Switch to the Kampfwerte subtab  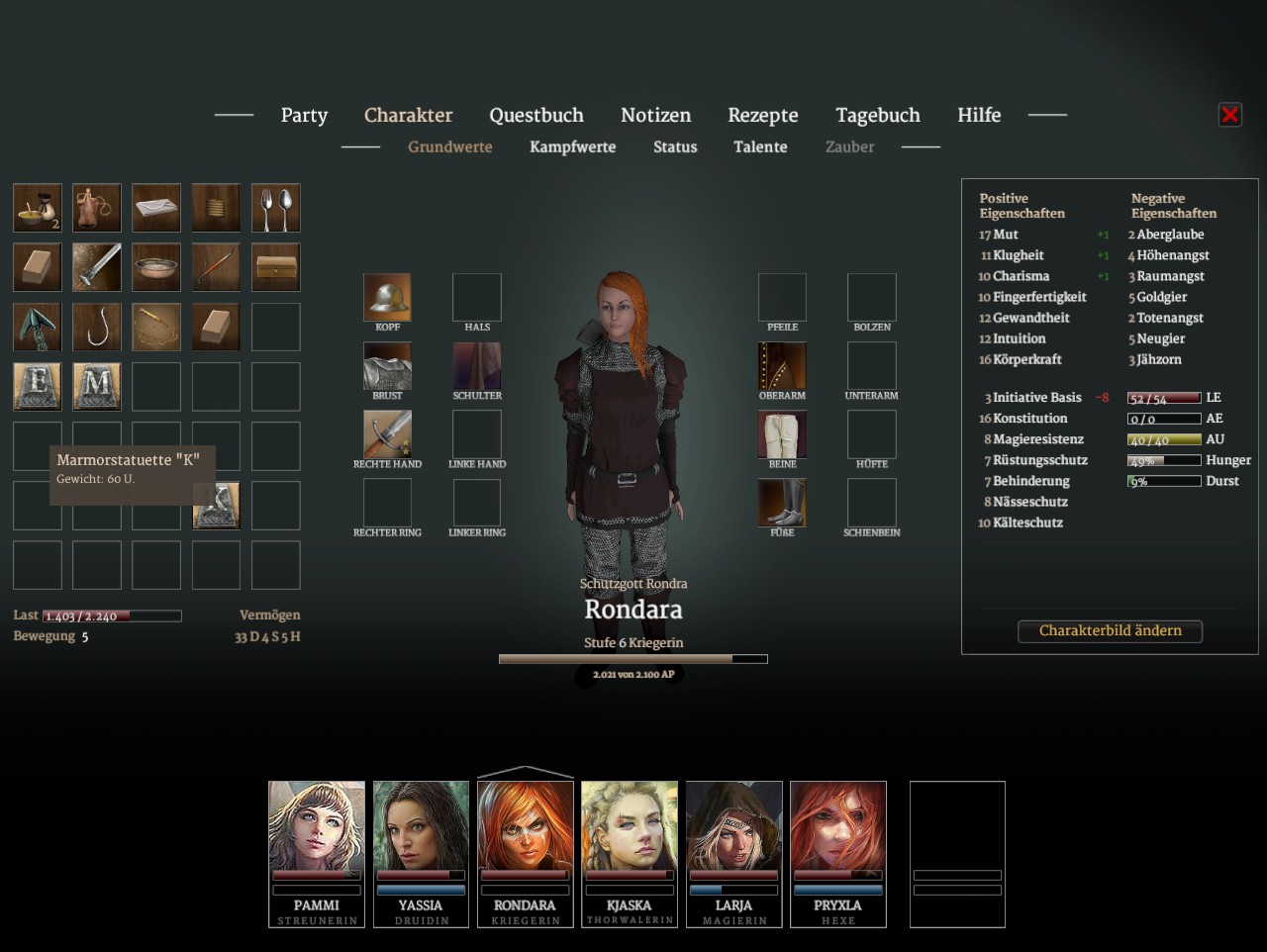pos(572,146)
